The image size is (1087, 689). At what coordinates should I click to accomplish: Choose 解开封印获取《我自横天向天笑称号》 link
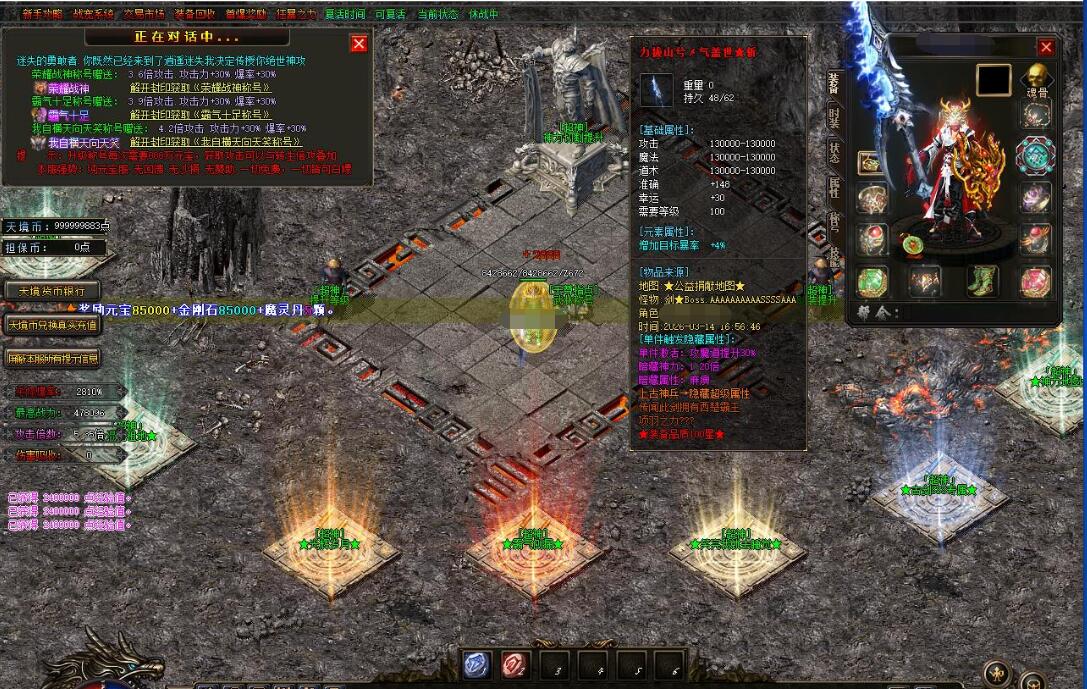(216, 143)
